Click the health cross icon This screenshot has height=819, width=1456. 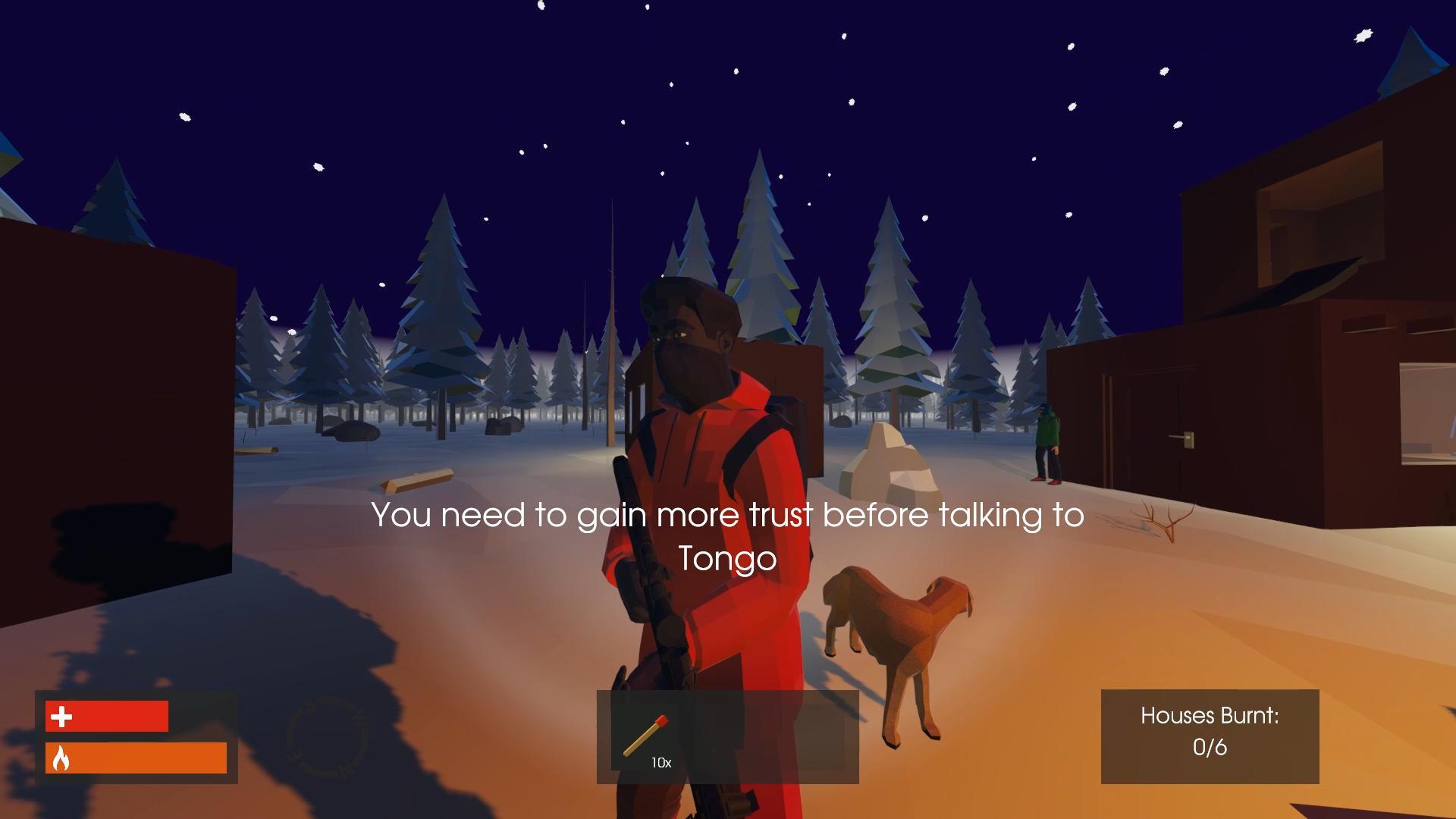(61, 716)
